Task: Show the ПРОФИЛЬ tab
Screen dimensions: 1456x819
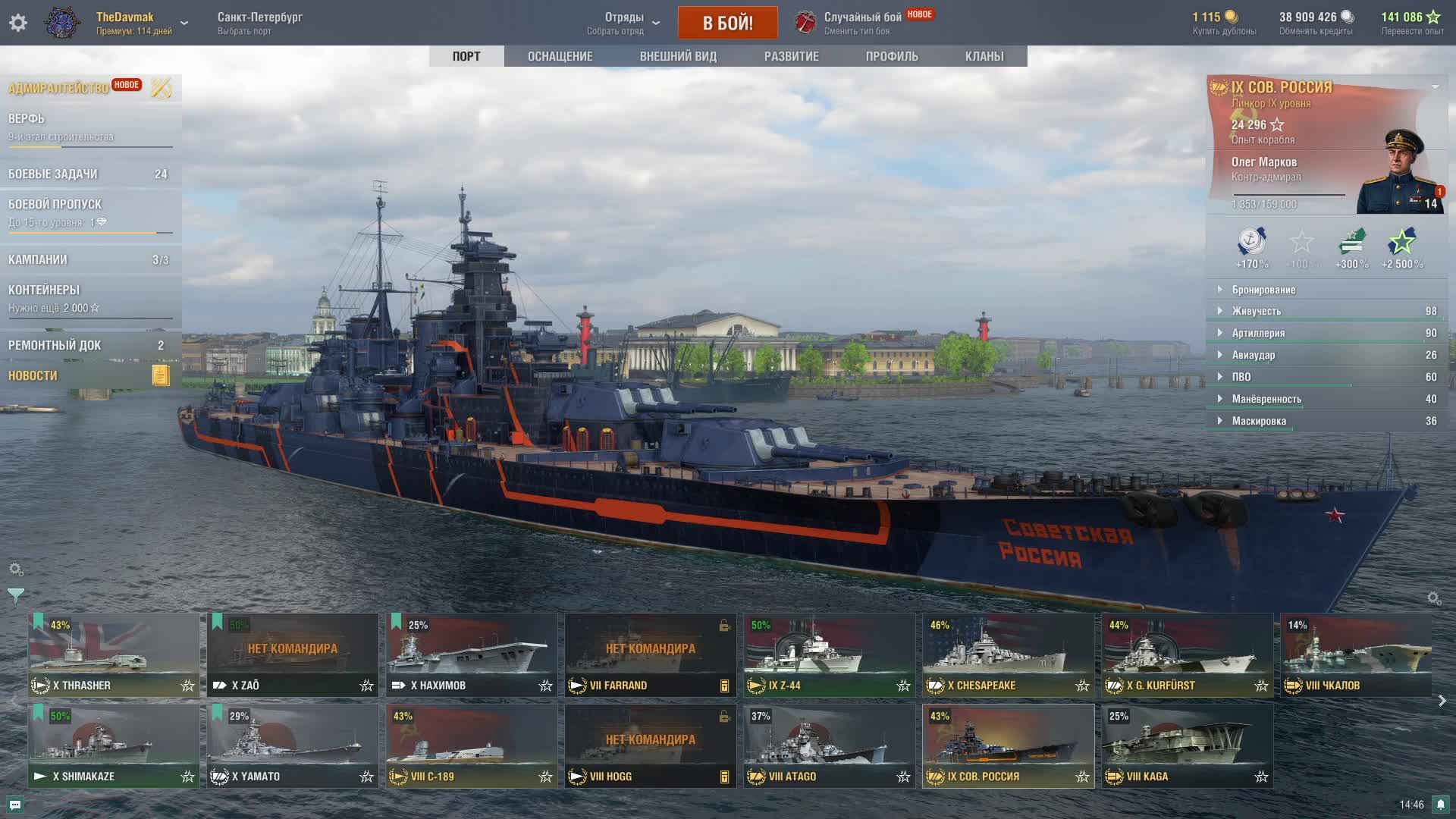Action: click(892, 56)
